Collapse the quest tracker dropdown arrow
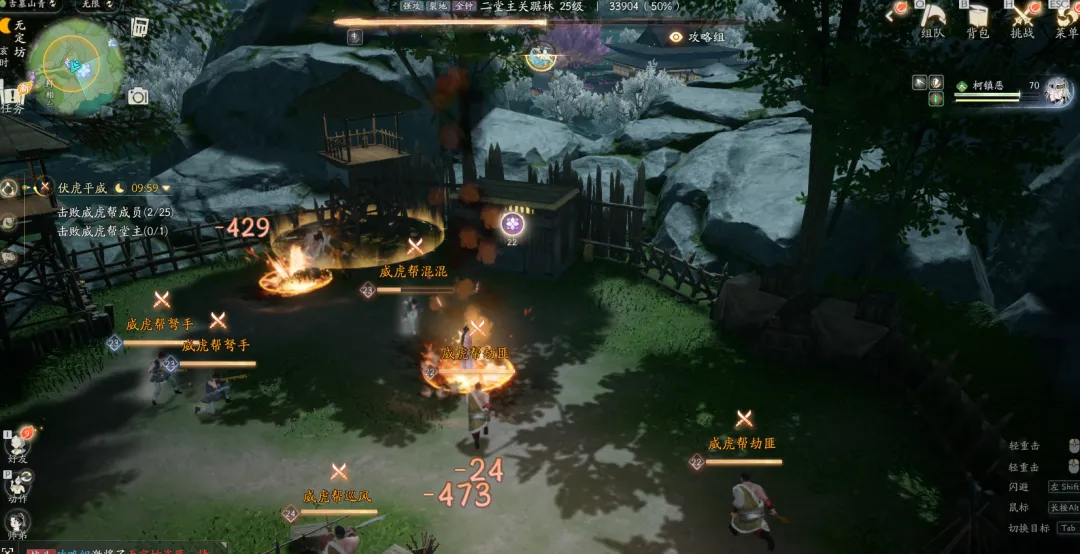This screenshot has width=1080, height=554. pos(166,188)
